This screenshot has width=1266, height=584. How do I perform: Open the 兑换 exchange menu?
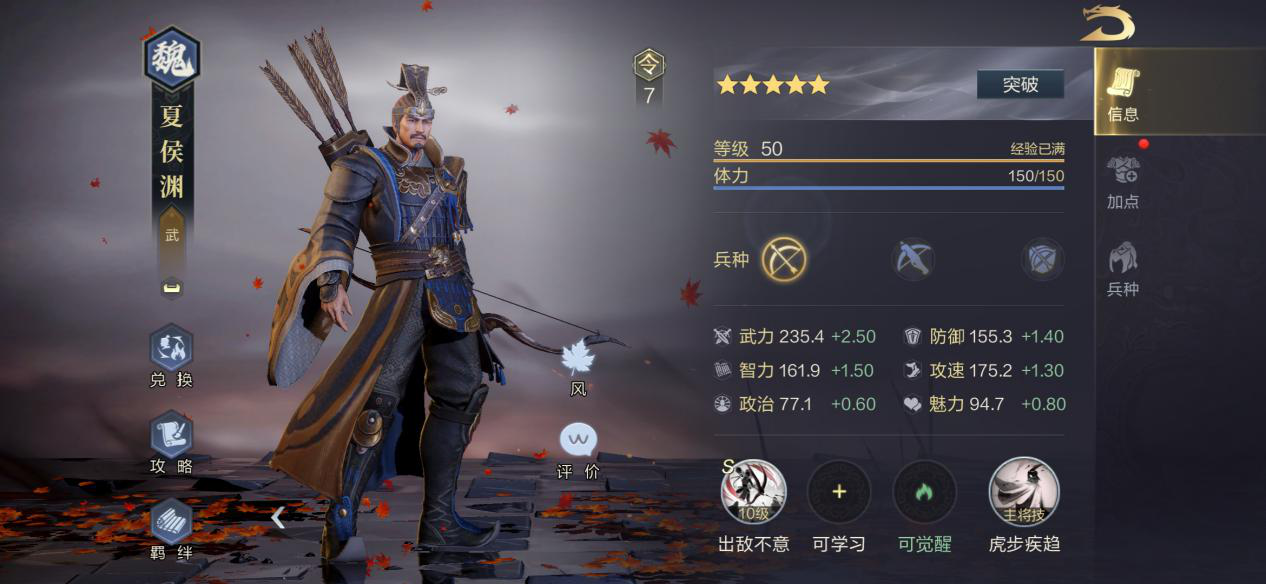[x=171, y=357]
